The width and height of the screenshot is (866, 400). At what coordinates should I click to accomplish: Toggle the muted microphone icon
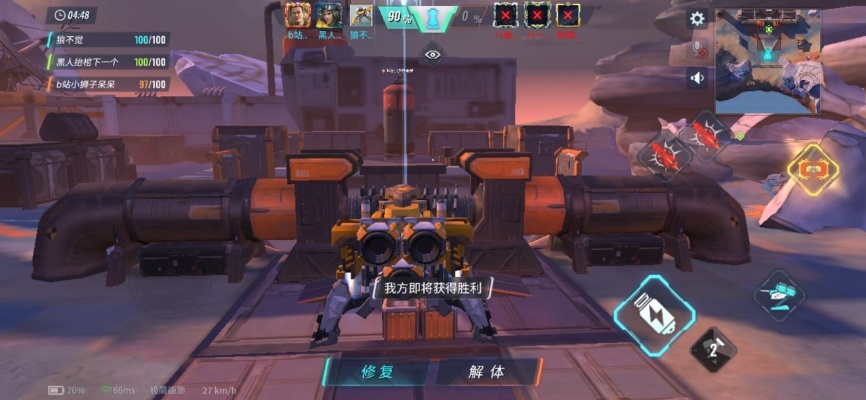click(698, 47)
